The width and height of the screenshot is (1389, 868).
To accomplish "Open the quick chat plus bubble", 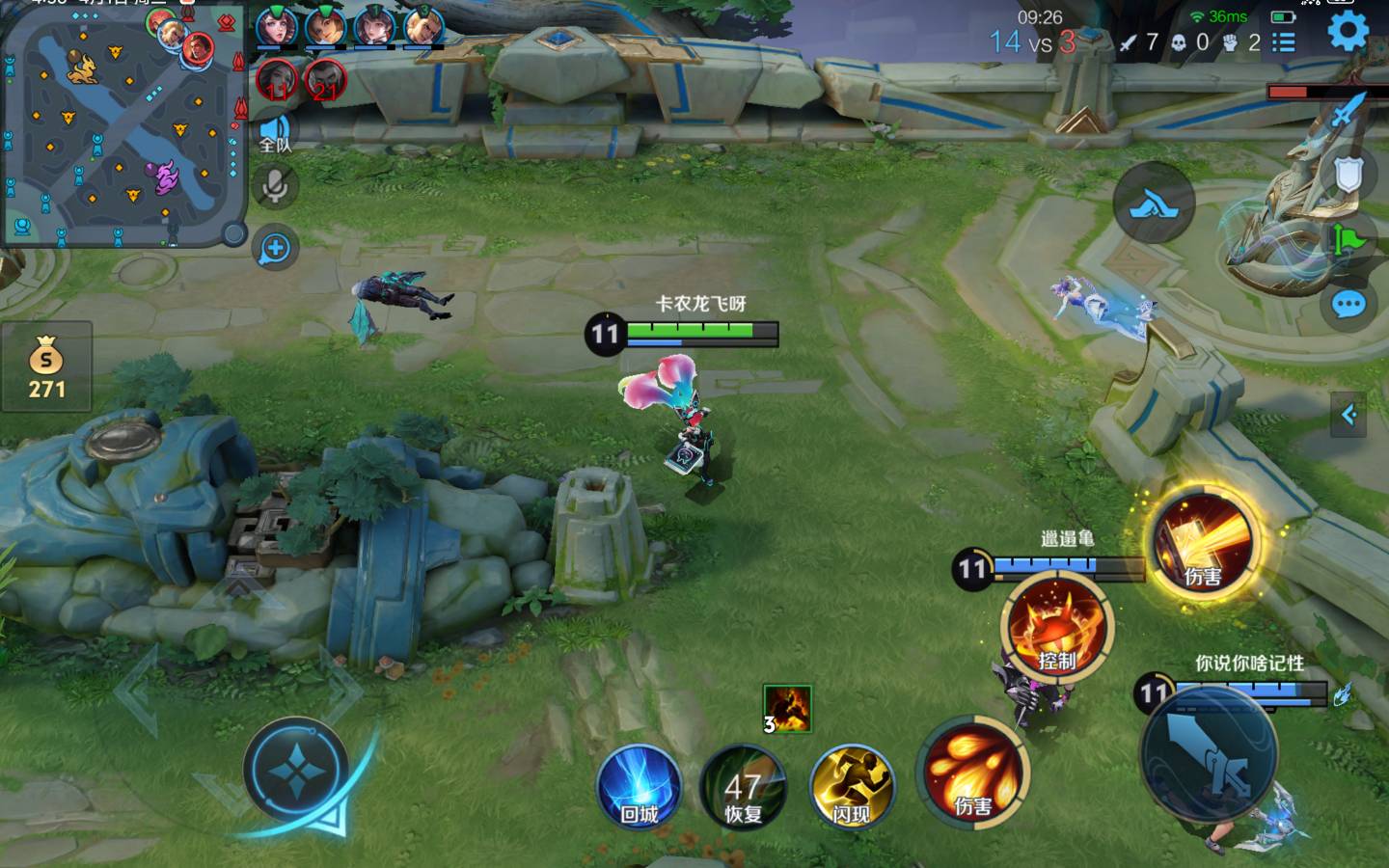I will (x=275, y=249).
